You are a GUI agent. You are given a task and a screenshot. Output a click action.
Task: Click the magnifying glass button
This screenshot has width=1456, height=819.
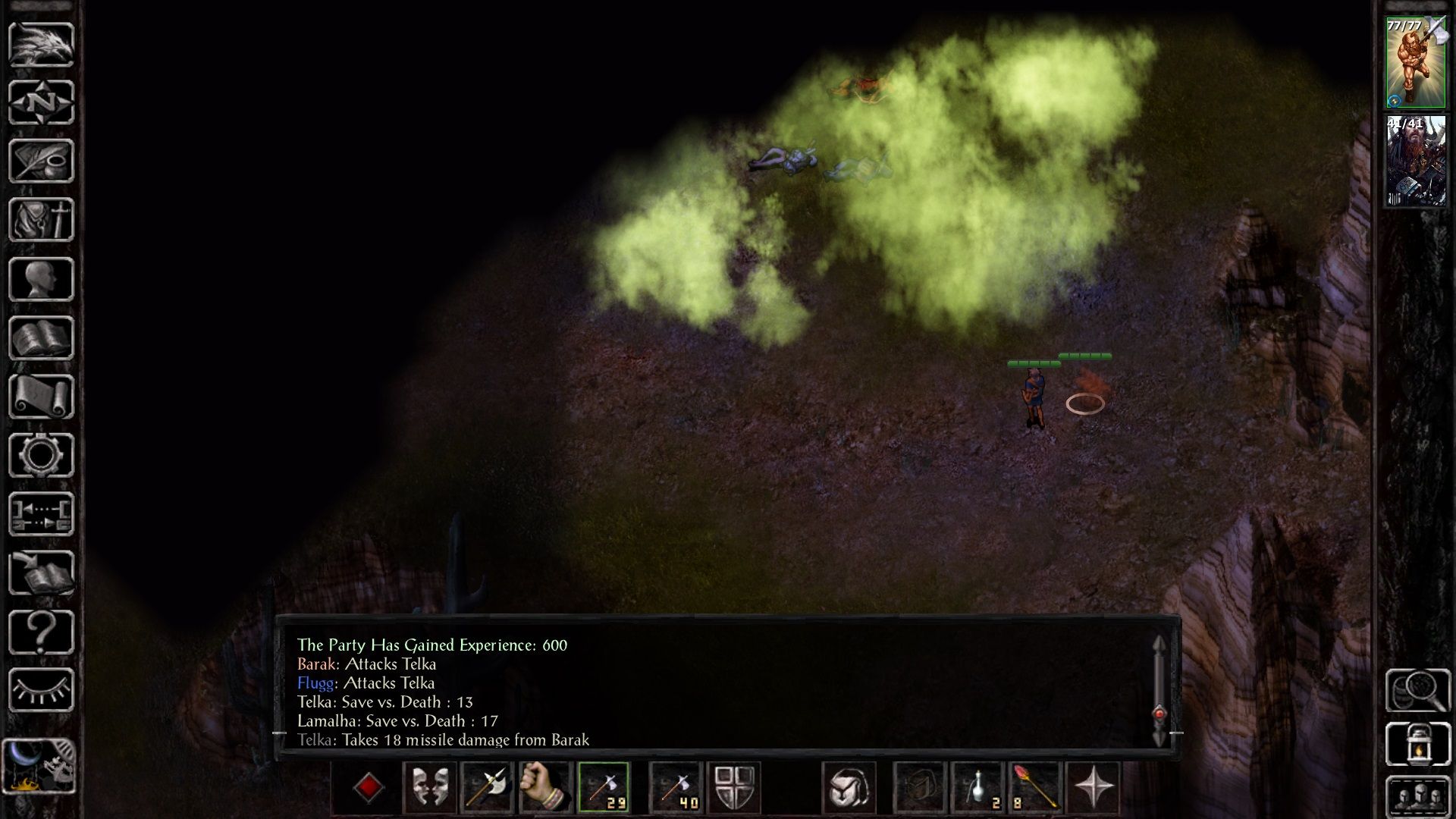pyautogui.click(x=1417, y=689)
